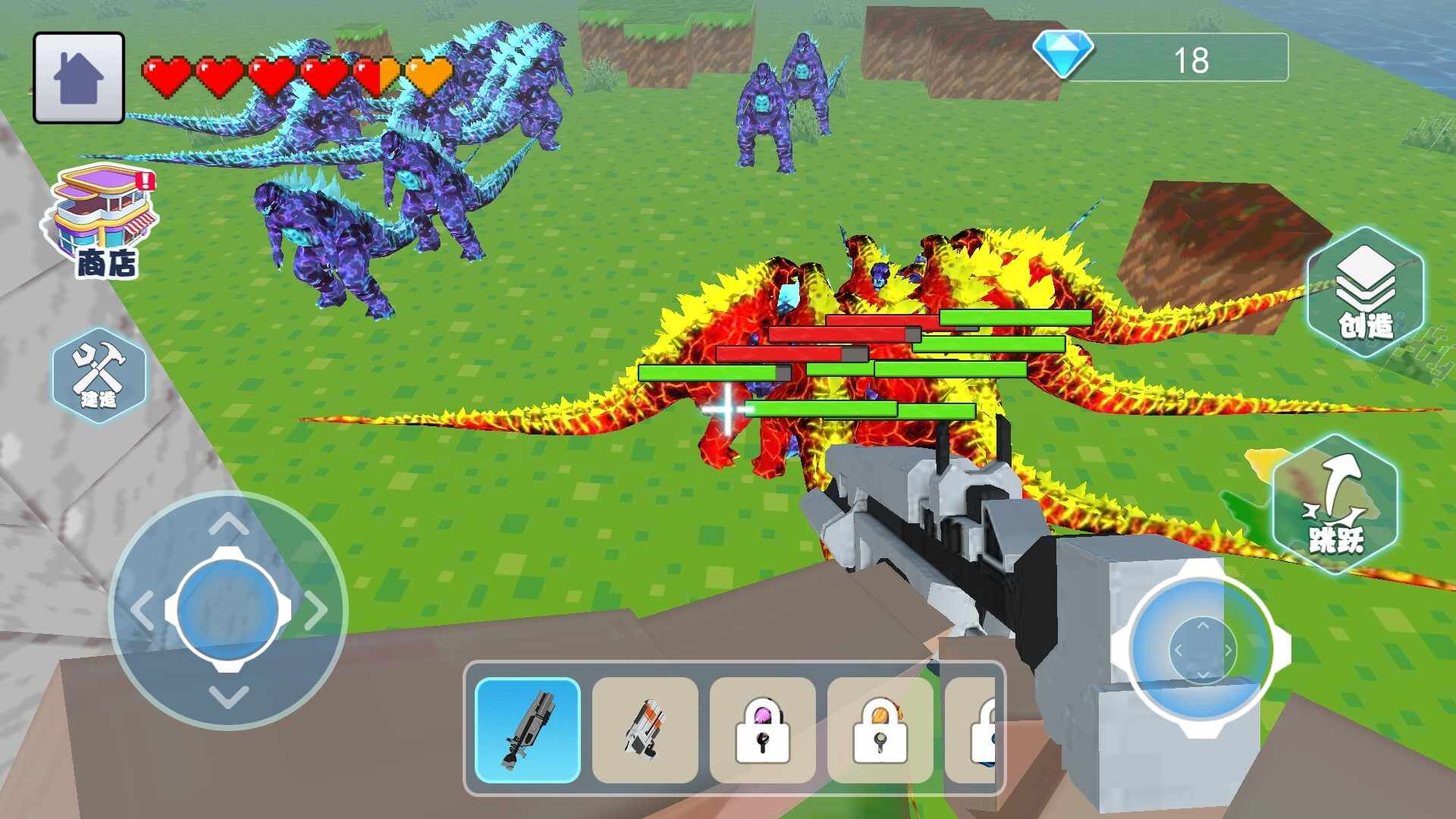Open the 商店 shop
The width and height of the screenshot is (1456, 819).
coord(104,221)
